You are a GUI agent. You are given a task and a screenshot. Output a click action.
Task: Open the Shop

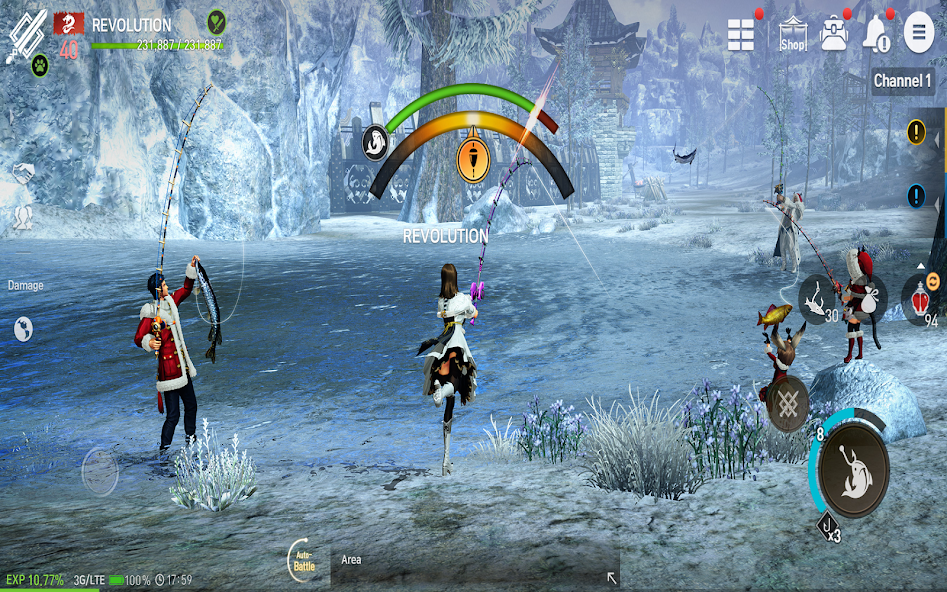pos(793,35)
